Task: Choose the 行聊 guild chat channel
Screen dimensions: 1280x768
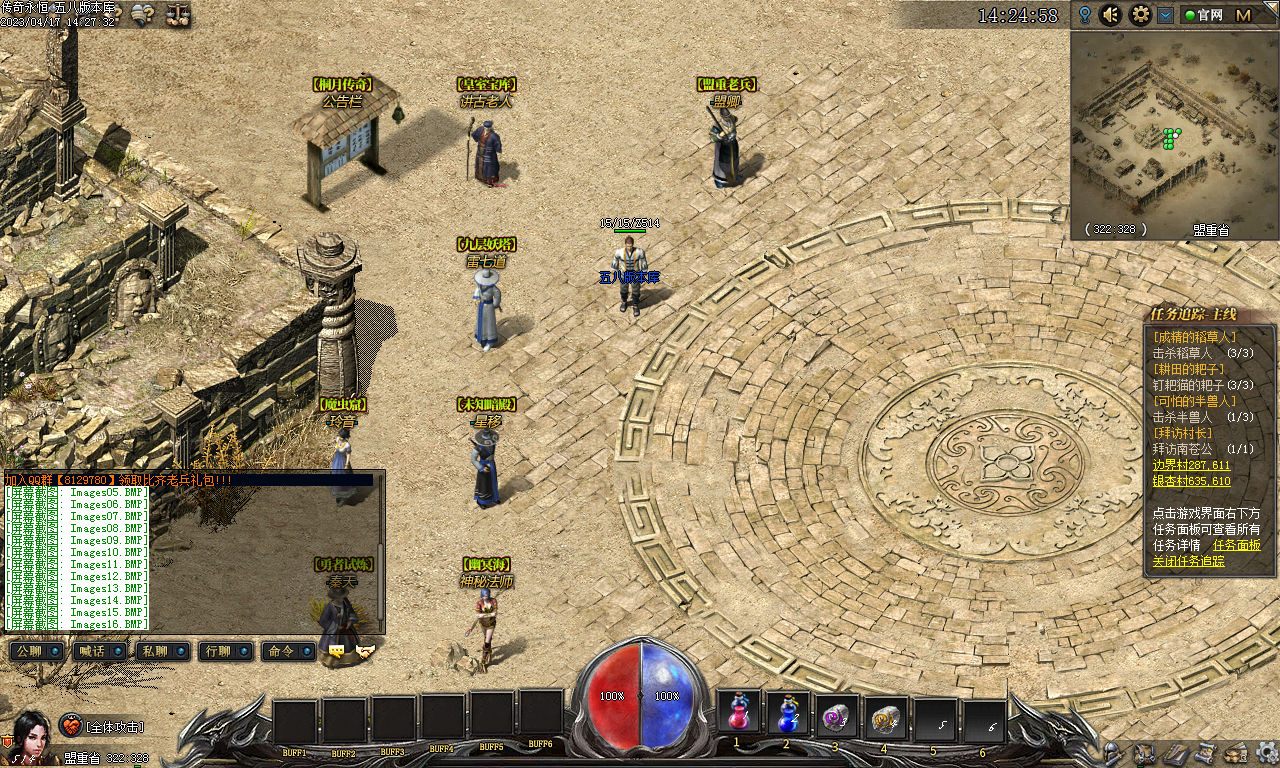Action: point(226,651)
